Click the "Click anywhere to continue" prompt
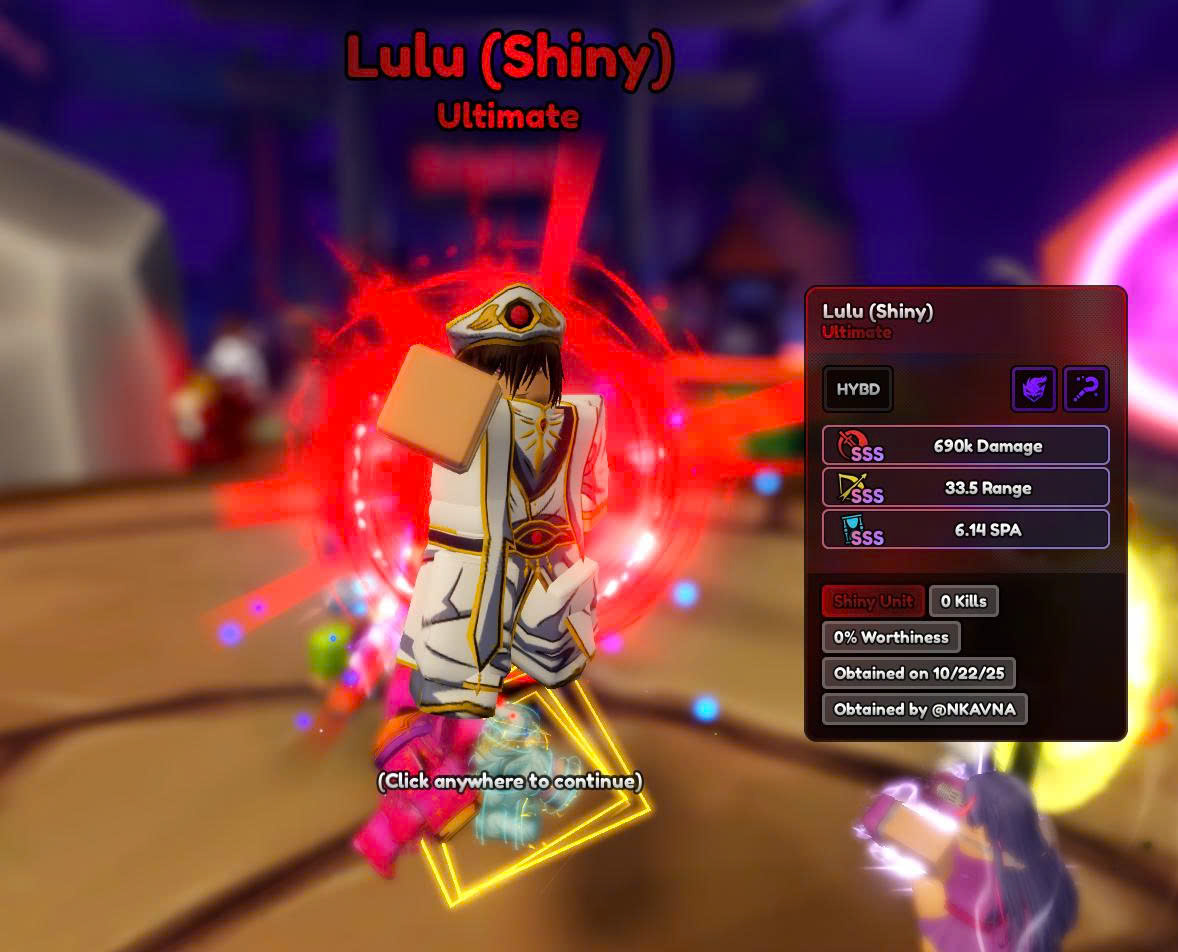This screenshot has width=1178, height=952. (510, 781)
